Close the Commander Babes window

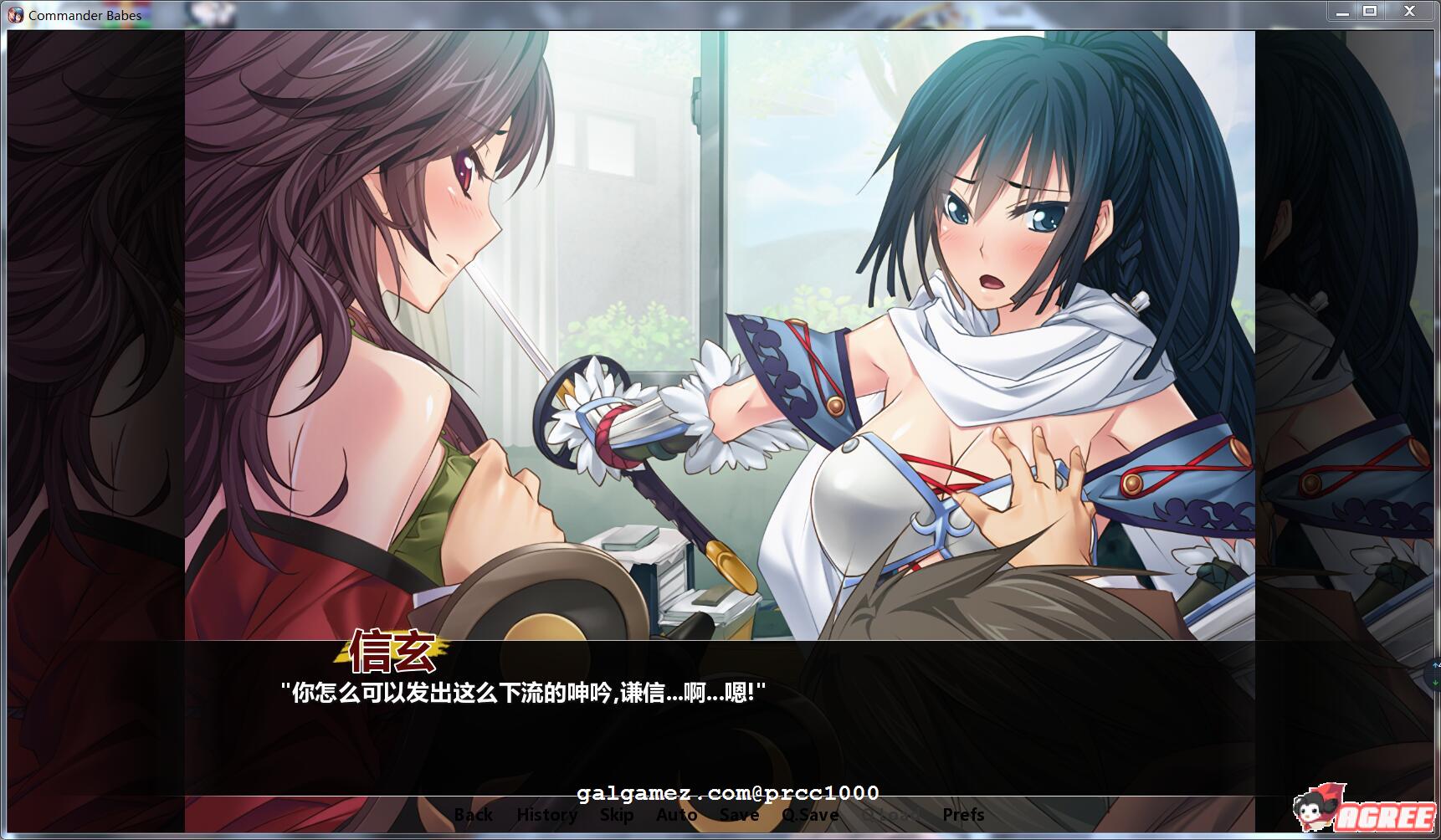(x=1411, y=11)
